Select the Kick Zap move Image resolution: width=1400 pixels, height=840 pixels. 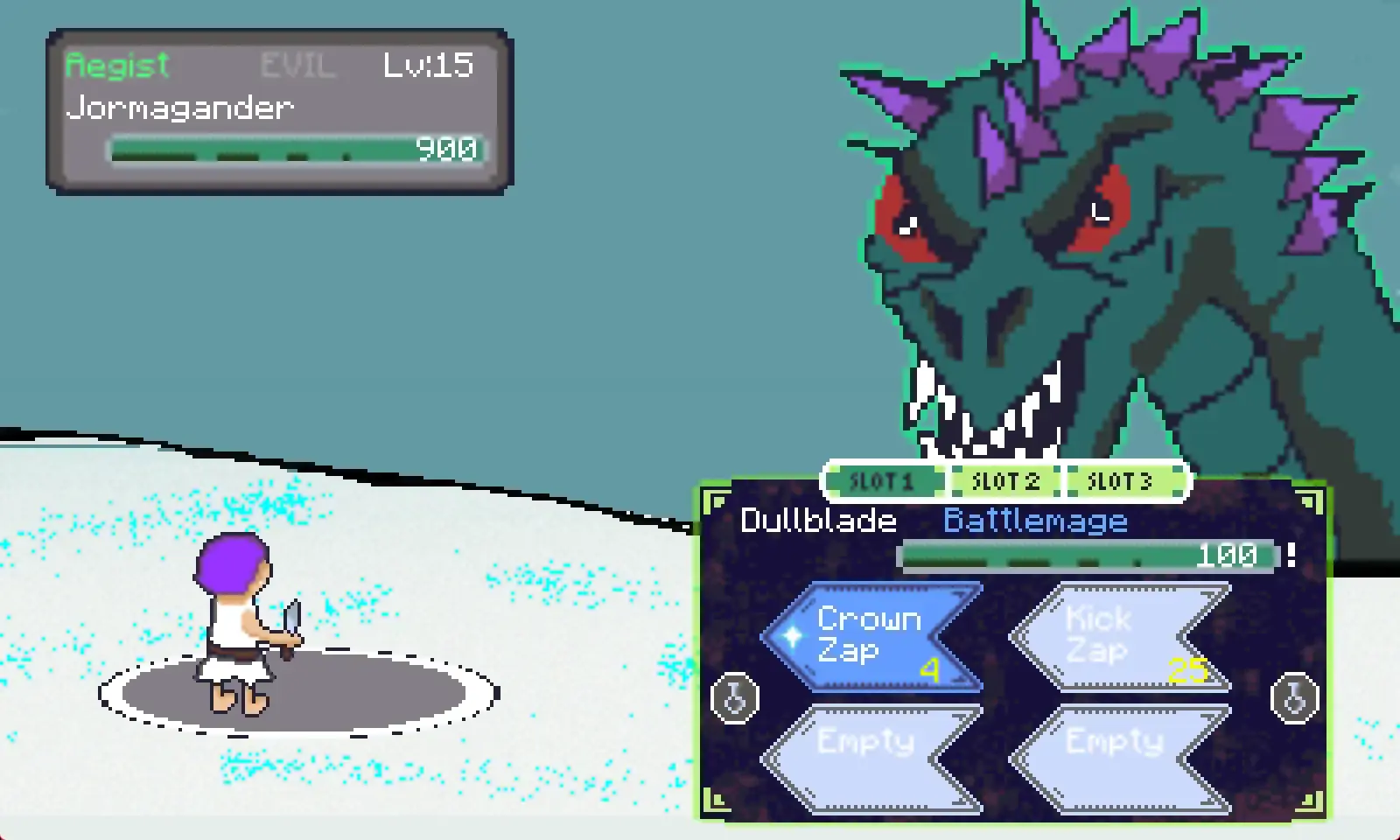pyautogui.click(x=1120, y=637)
